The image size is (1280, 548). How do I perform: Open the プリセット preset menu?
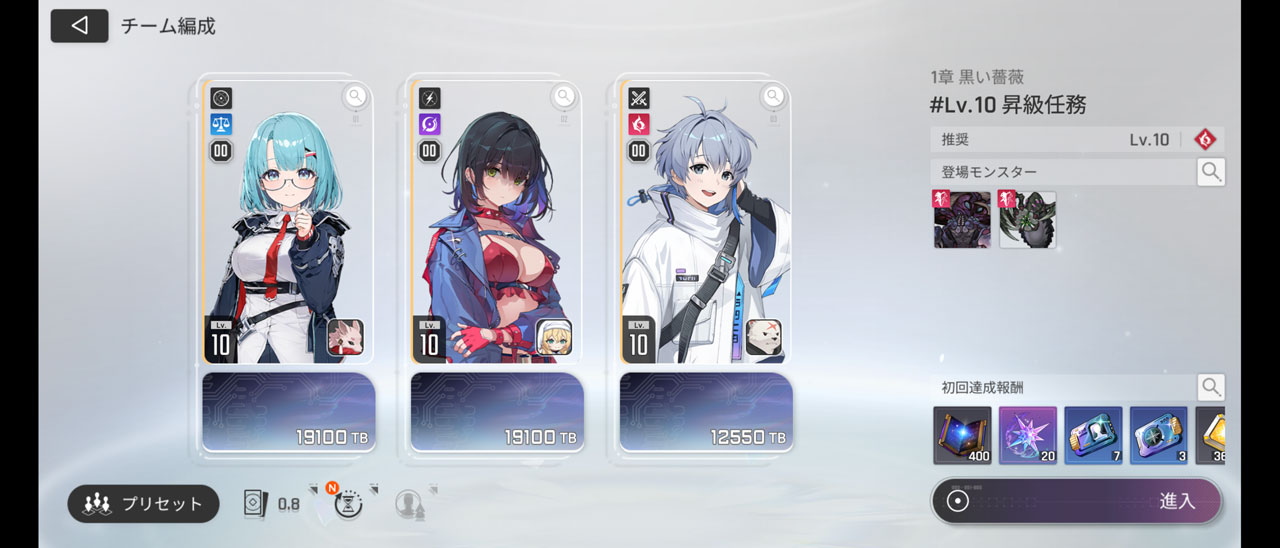click(x=143, y=504)
